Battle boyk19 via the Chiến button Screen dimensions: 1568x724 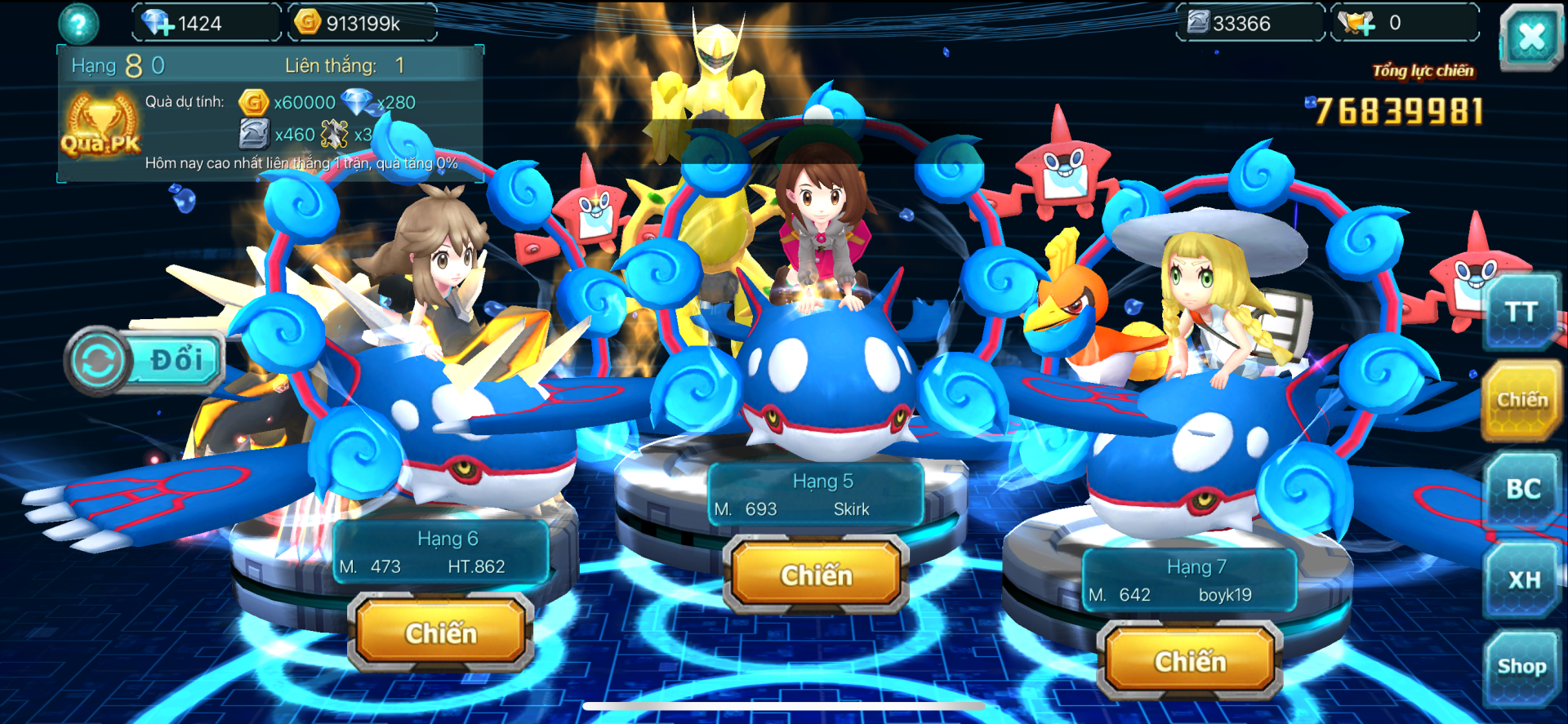tap(1190, 661)
